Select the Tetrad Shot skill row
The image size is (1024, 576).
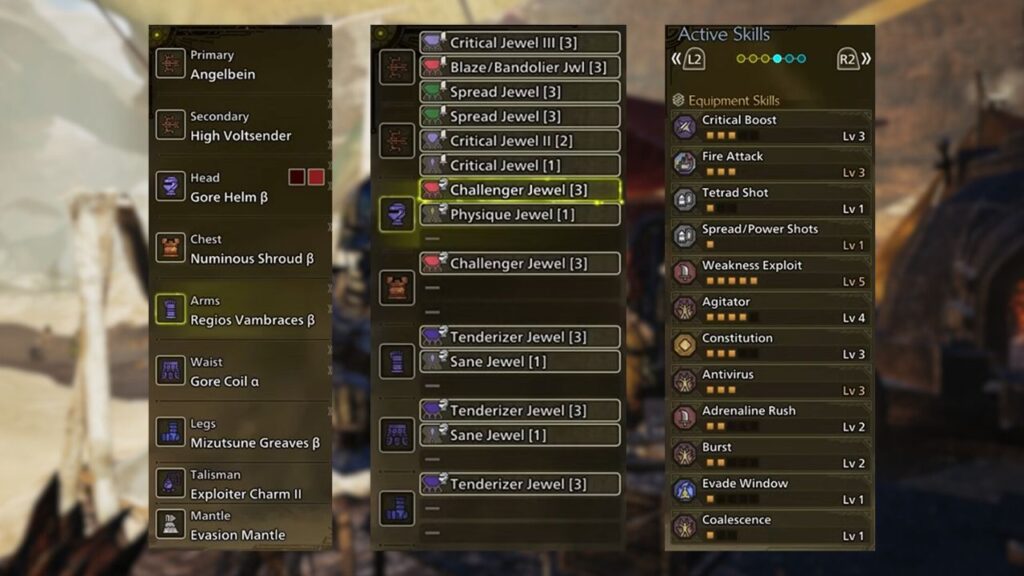(x=769, y=200)
